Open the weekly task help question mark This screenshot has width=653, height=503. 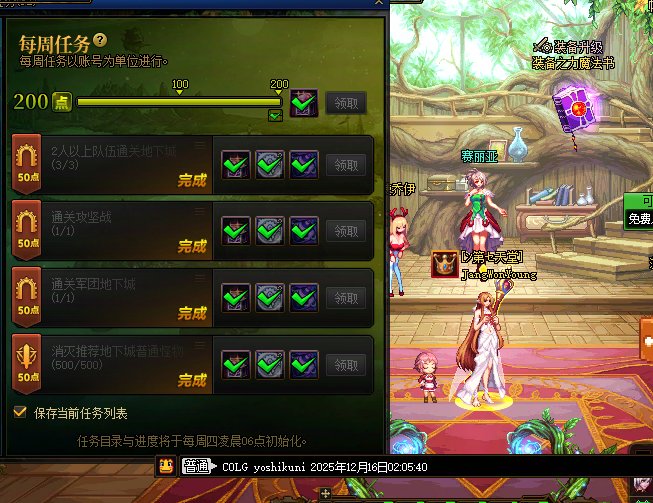point(100,40)
